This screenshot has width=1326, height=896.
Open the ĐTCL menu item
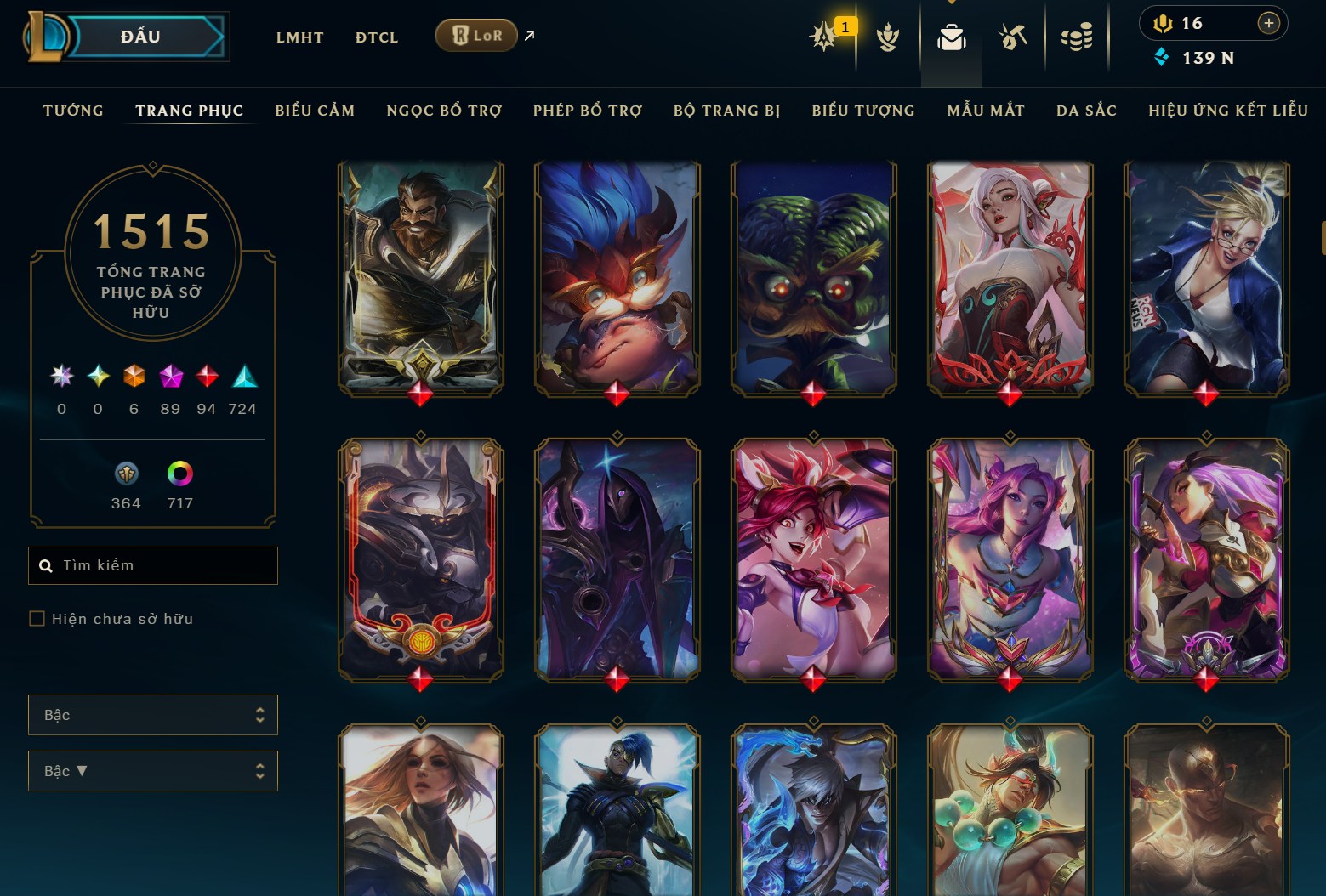coord(376,37)
